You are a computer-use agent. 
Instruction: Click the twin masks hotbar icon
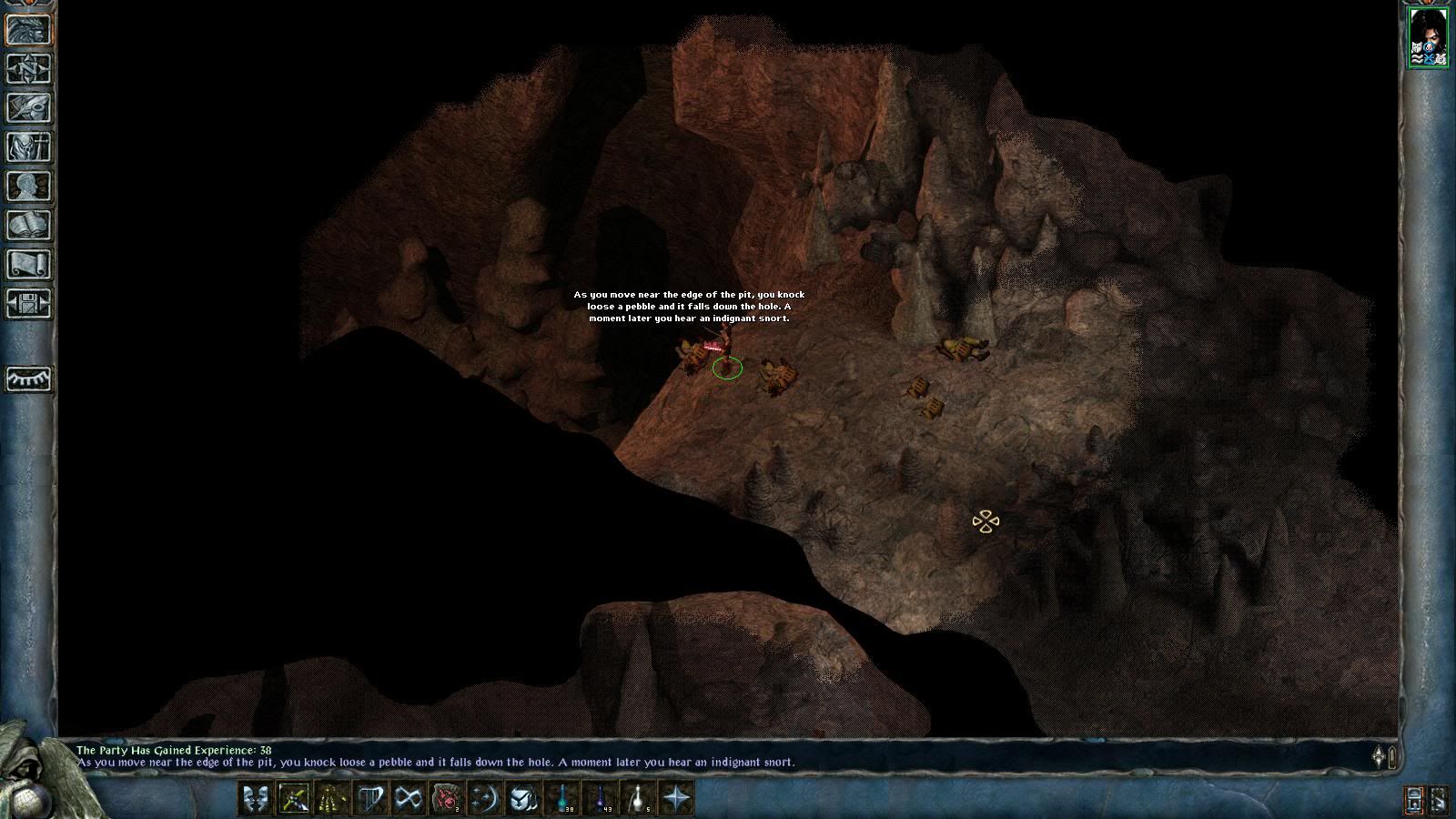click(x=256, y=799)
